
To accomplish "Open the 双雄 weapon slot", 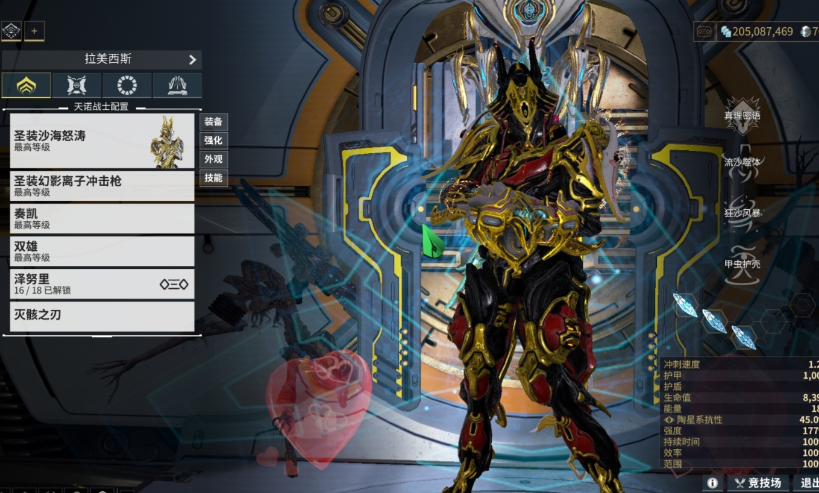I will 101,251.
